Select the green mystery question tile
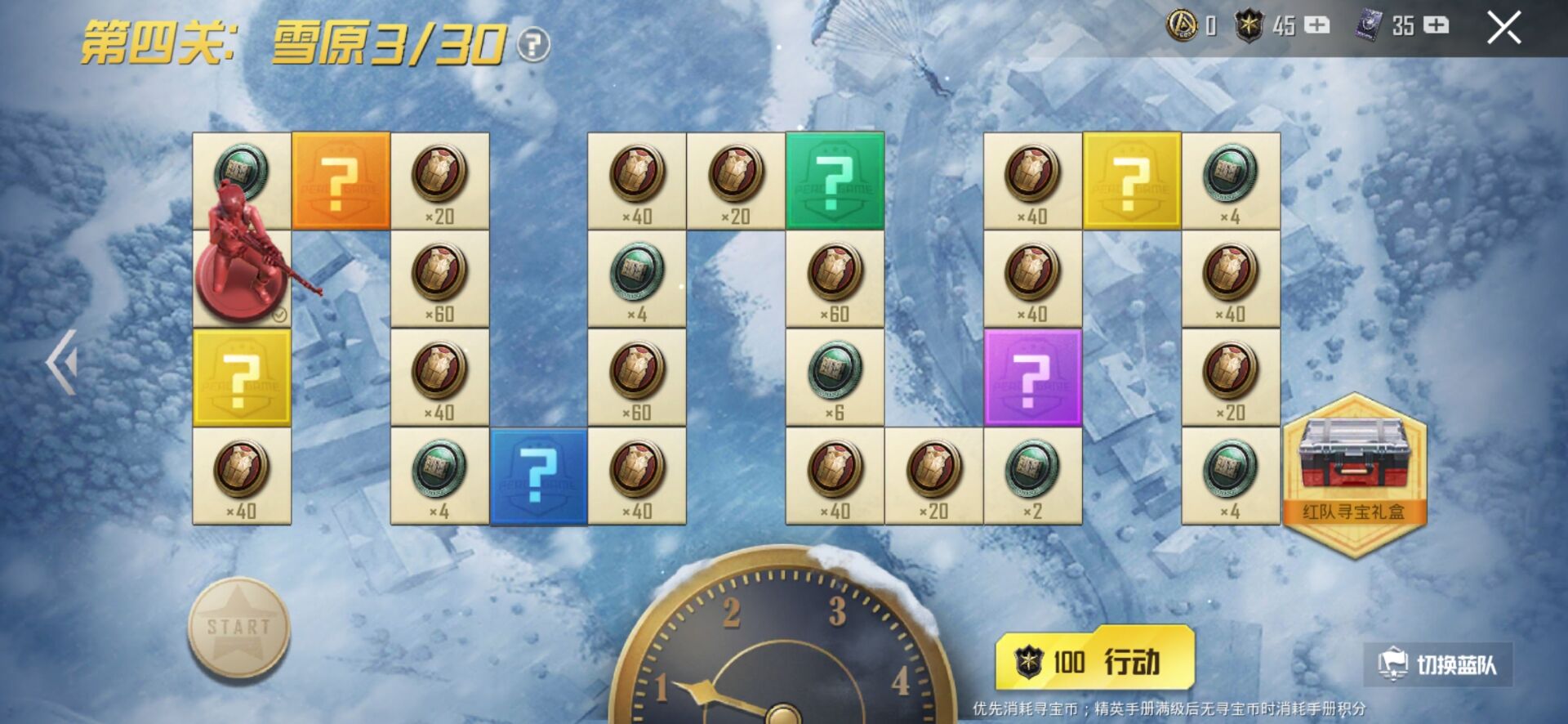Viewport: 1568px width, 724px height. coord(835,181)
